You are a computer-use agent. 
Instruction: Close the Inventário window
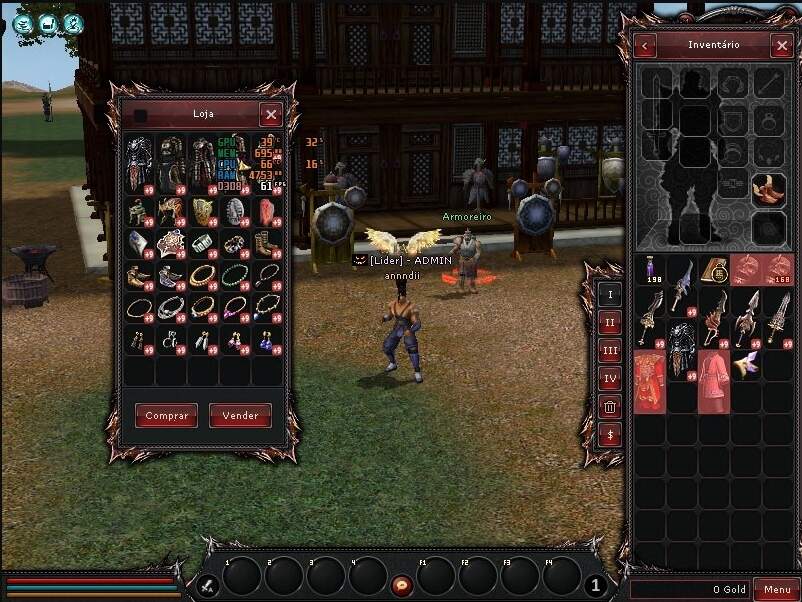[782, 46]
